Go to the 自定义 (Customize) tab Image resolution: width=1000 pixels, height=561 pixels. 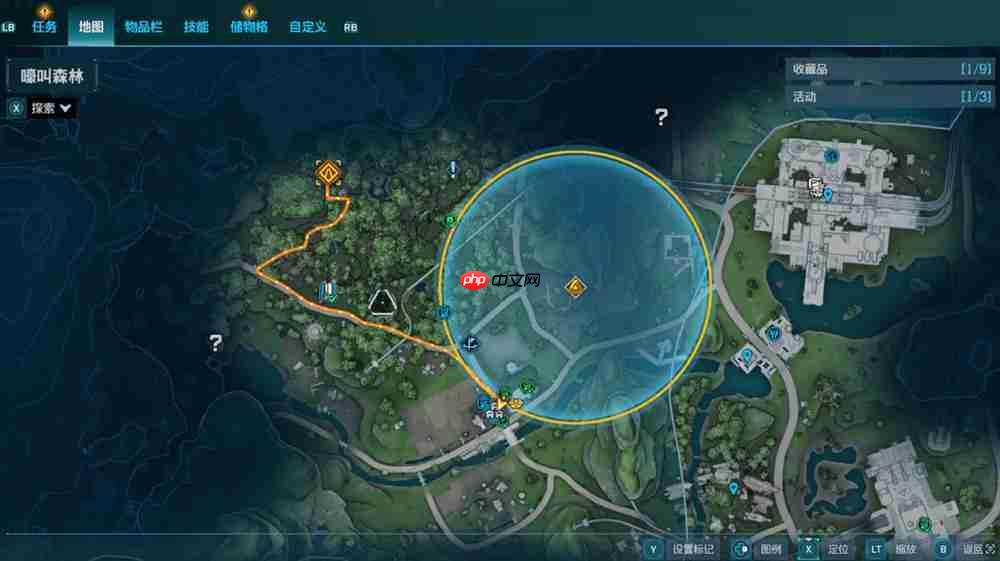click(308, 27)
